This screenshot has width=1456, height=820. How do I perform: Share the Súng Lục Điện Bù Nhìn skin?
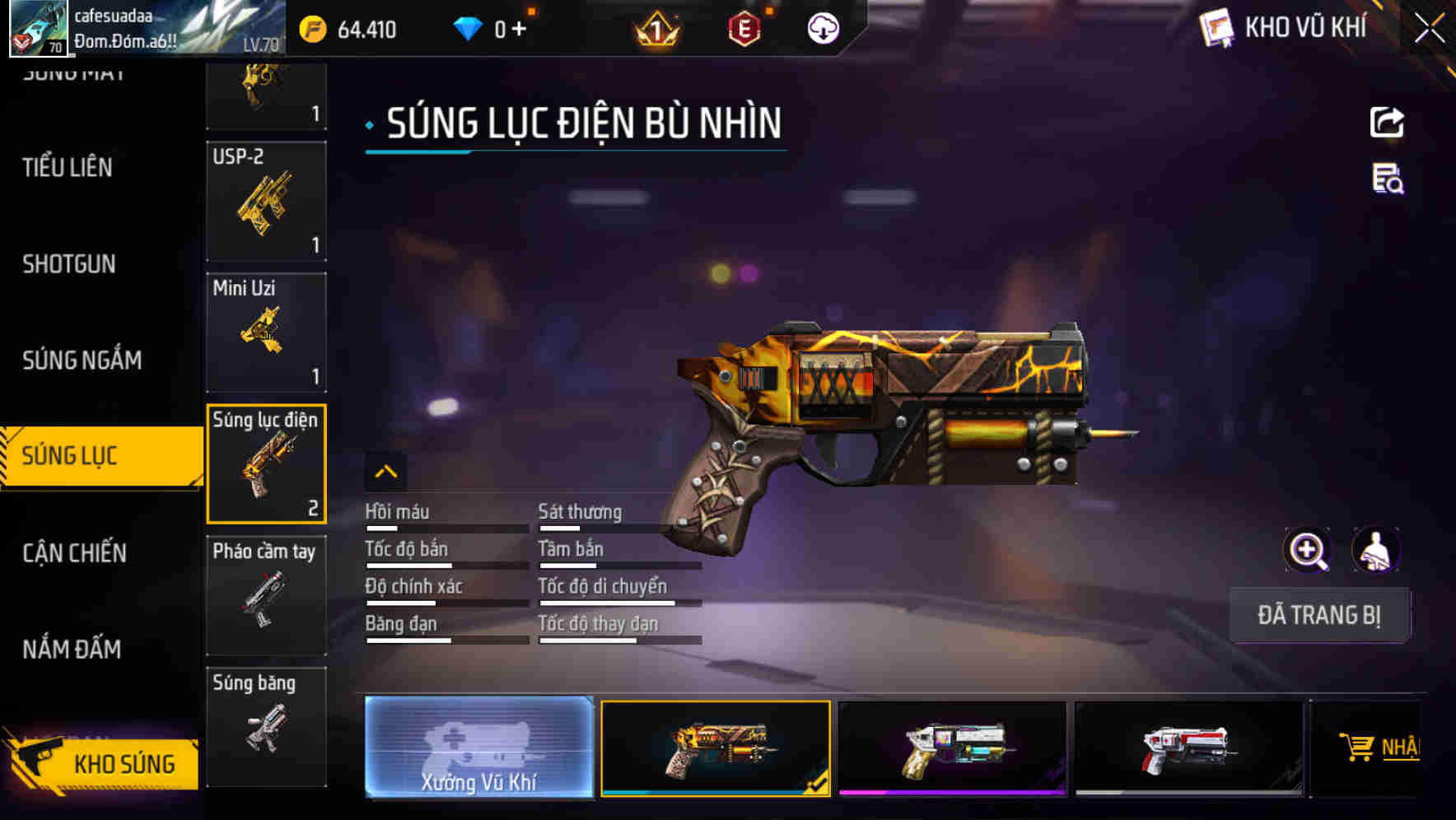1387,122
